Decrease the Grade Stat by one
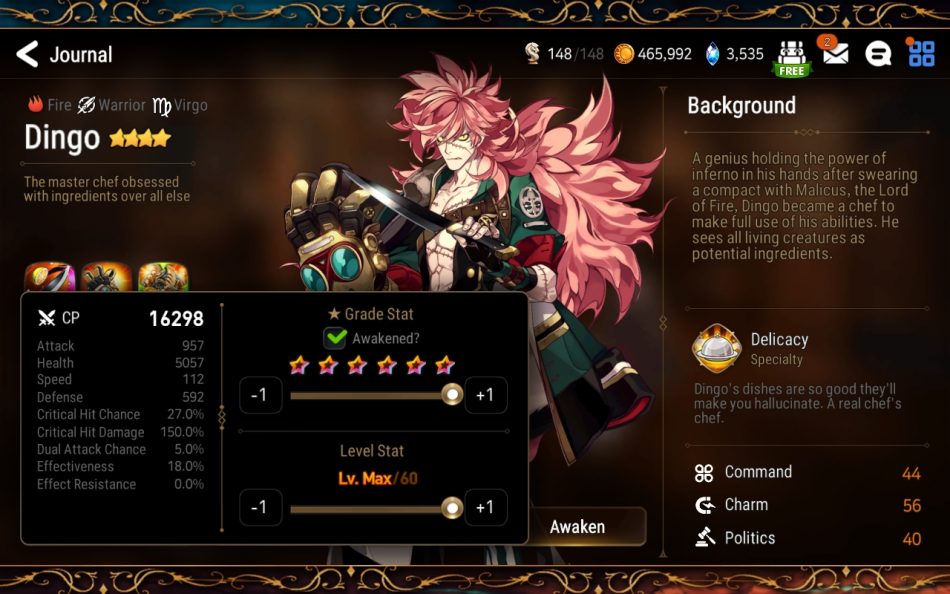 [259, 395]
